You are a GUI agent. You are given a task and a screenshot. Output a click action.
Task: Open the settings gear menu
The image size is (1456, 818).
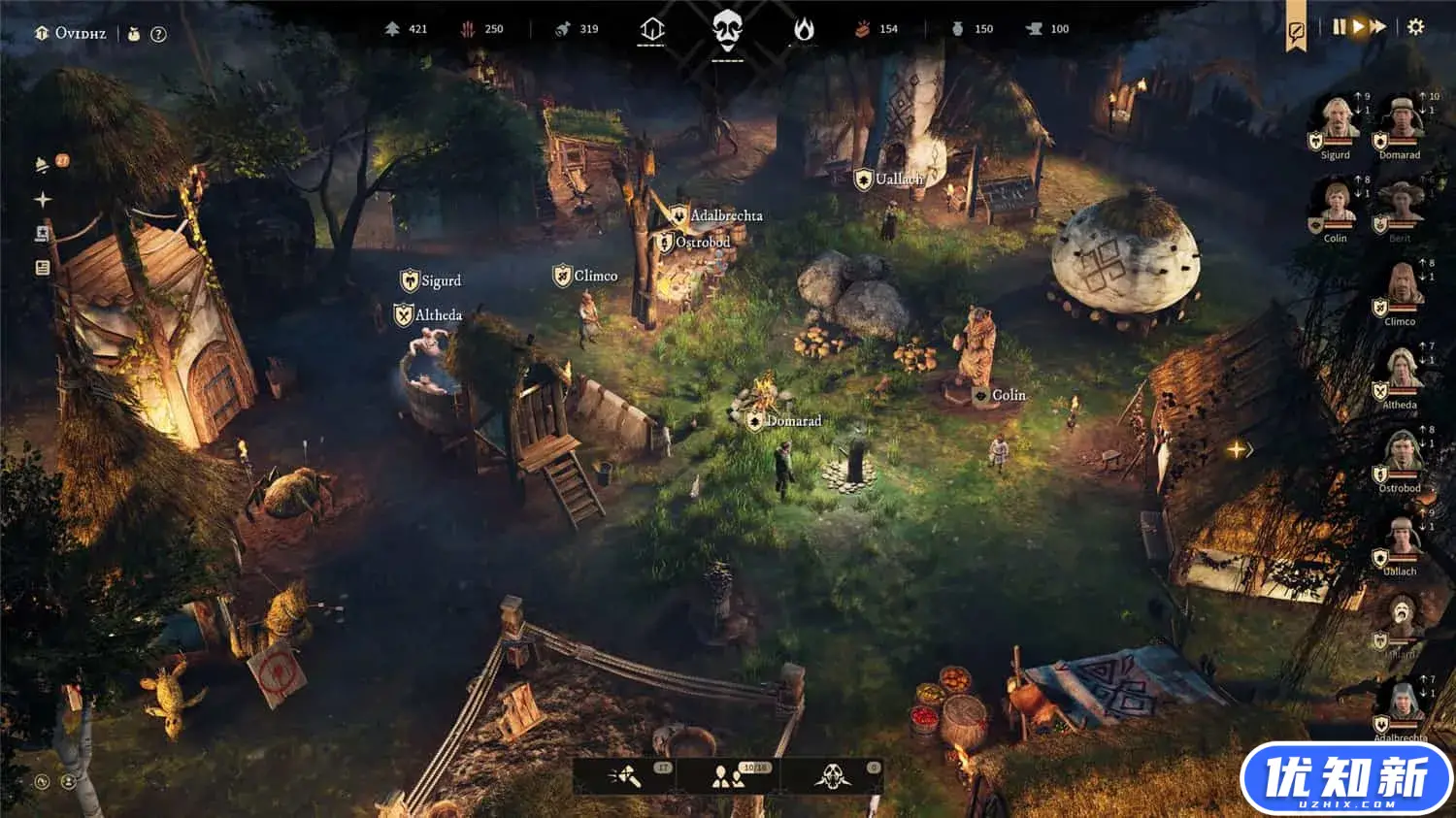1415,27
